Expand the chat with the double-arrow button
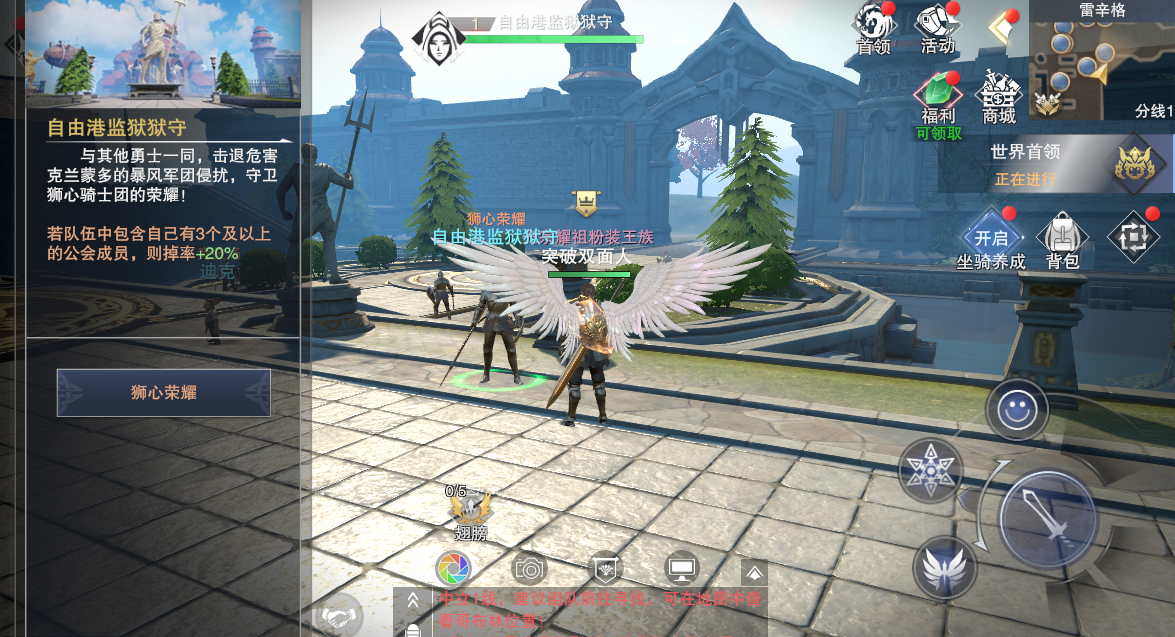Viewport: 1175px width, 637px height. [x=412, y=601]
